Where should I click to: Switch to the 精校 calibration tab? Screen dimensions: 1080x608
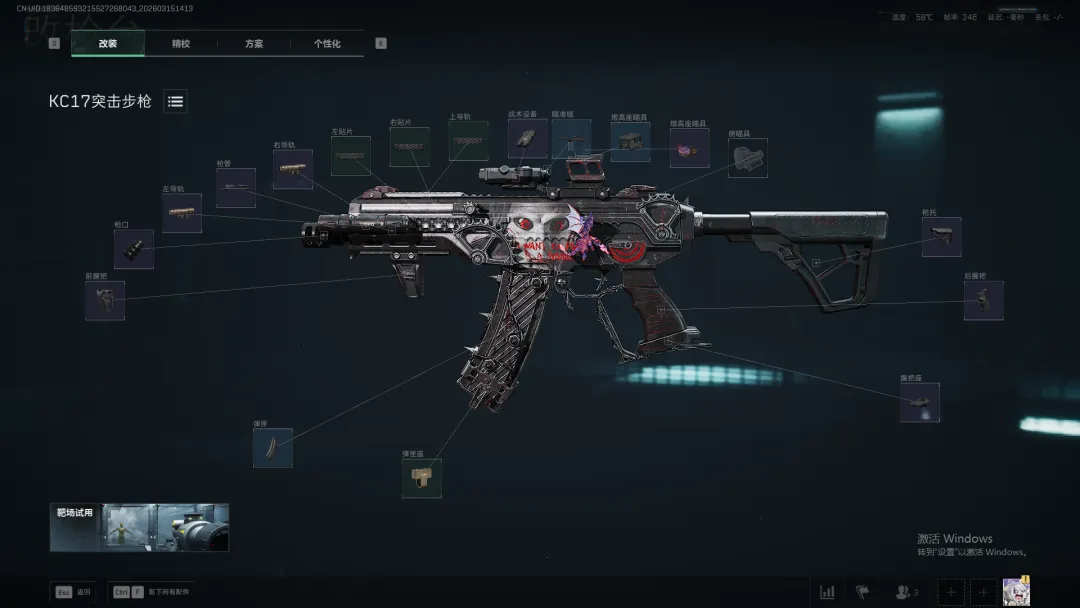coord(181,44)
